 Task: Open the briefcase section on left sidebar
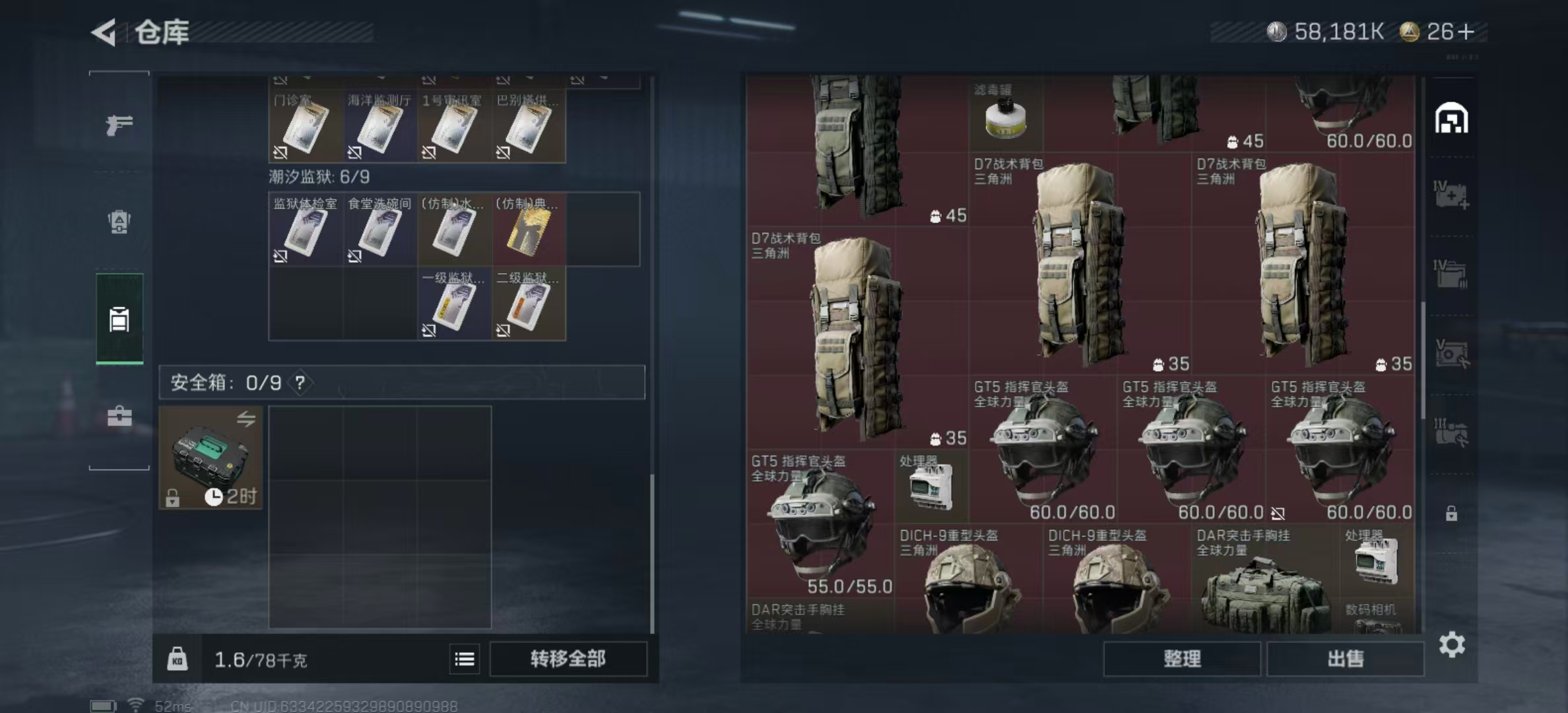click(120, 416)
